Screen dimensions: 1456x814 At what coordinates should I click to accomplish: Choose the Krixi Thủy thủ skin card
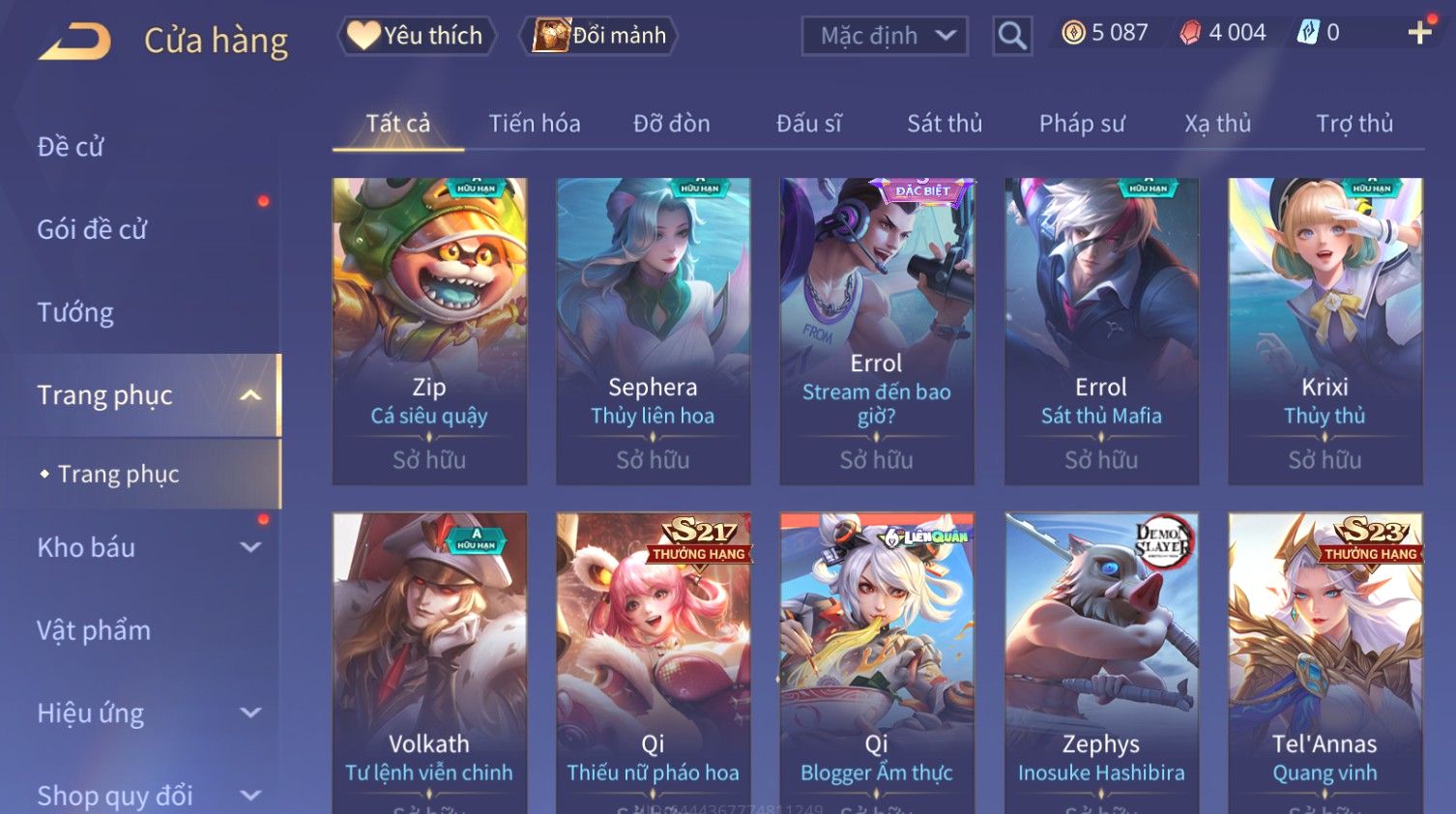tap(1325, 331)
